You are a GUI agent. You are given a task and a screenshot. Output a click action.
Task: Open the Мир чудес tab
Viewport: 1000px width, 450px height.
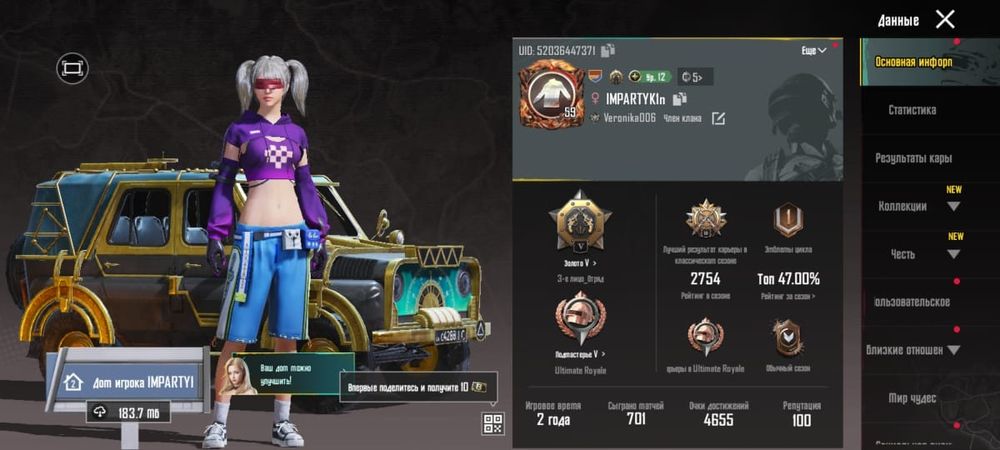tap(911, 398)
